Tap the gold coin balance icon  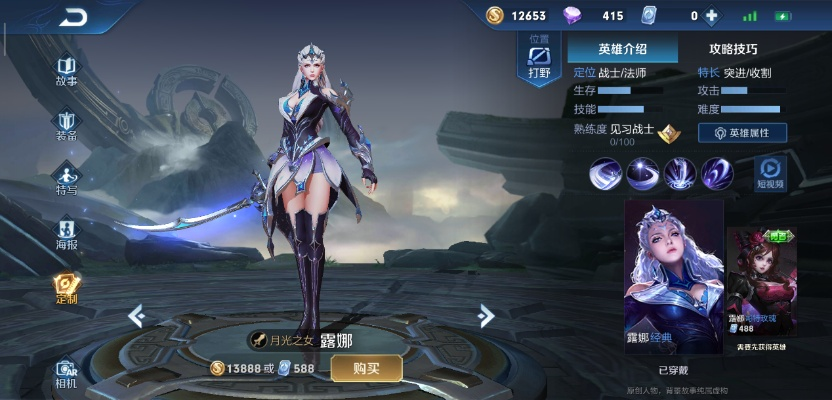coord(495,16)
